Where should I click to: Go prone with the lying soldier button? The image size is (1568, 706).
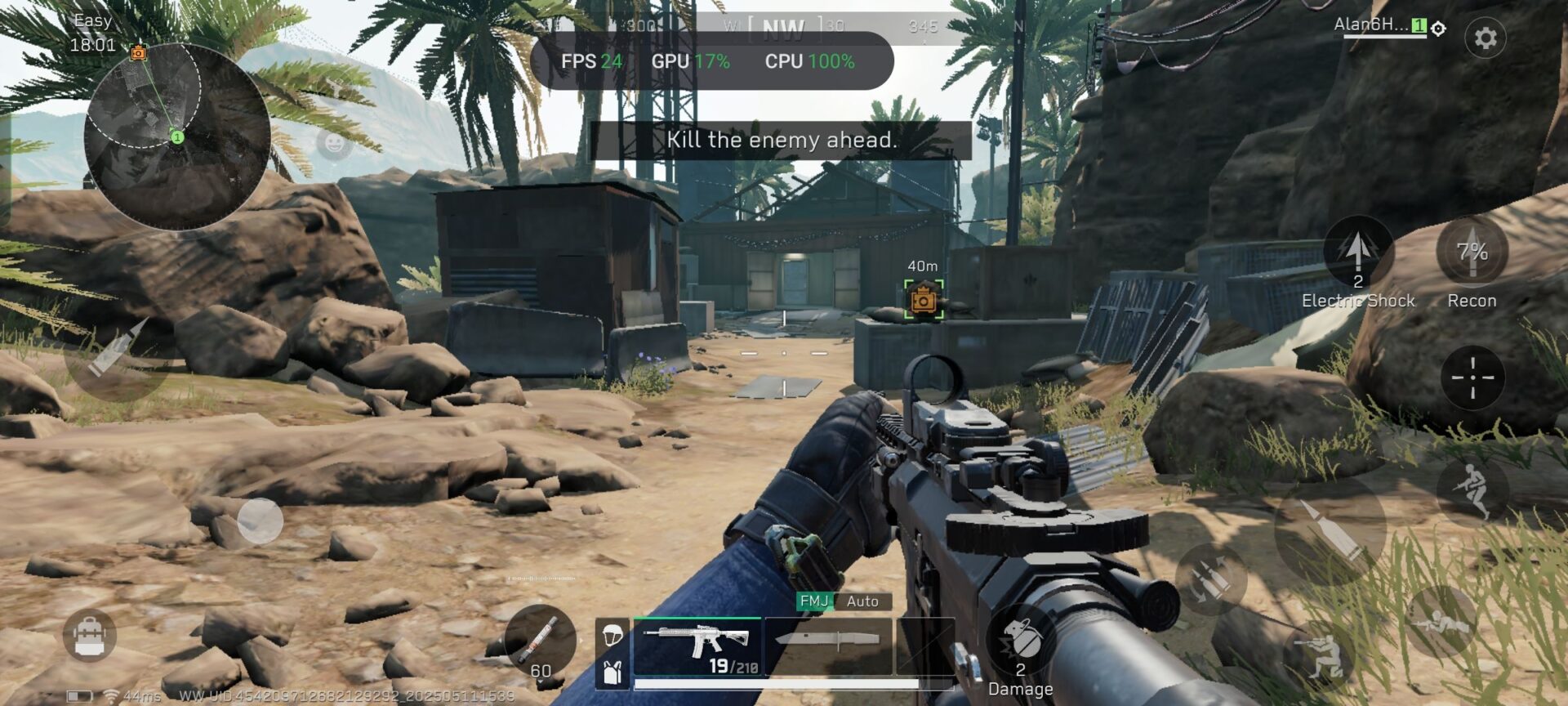click(x=1441, y=623)
